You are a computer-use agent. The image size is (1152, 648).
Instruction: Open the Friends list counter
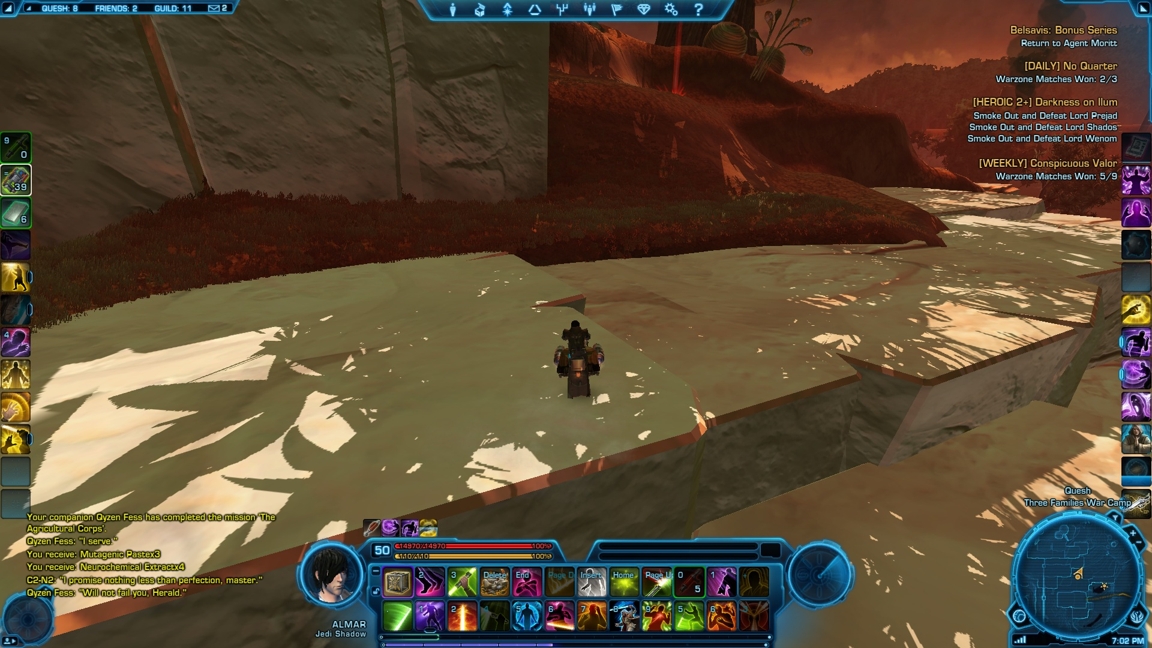pos(115,8)
